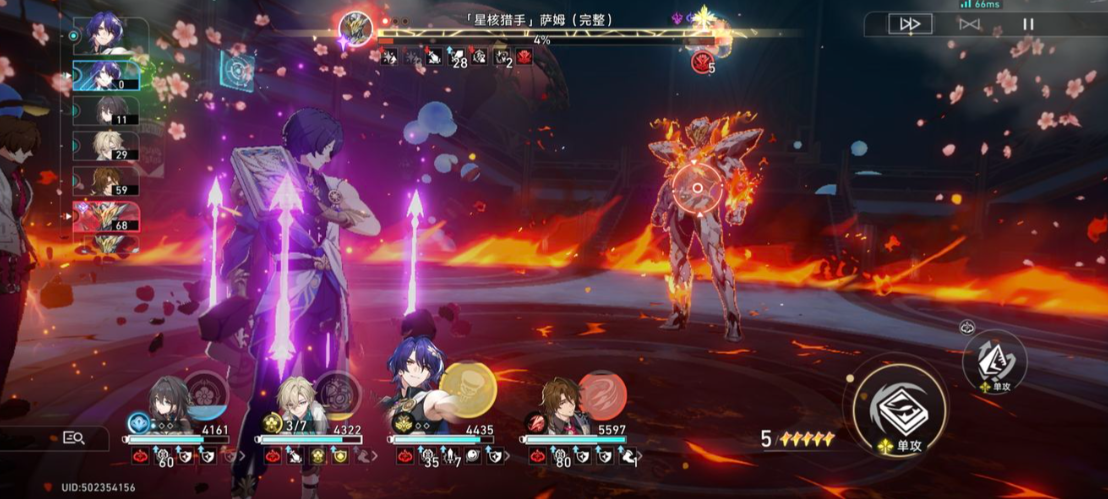Image resolution: width=1108 pixels, height=499 pixels.
Task: Toggle the auto-battle button
Action: (x=968, y=24)
